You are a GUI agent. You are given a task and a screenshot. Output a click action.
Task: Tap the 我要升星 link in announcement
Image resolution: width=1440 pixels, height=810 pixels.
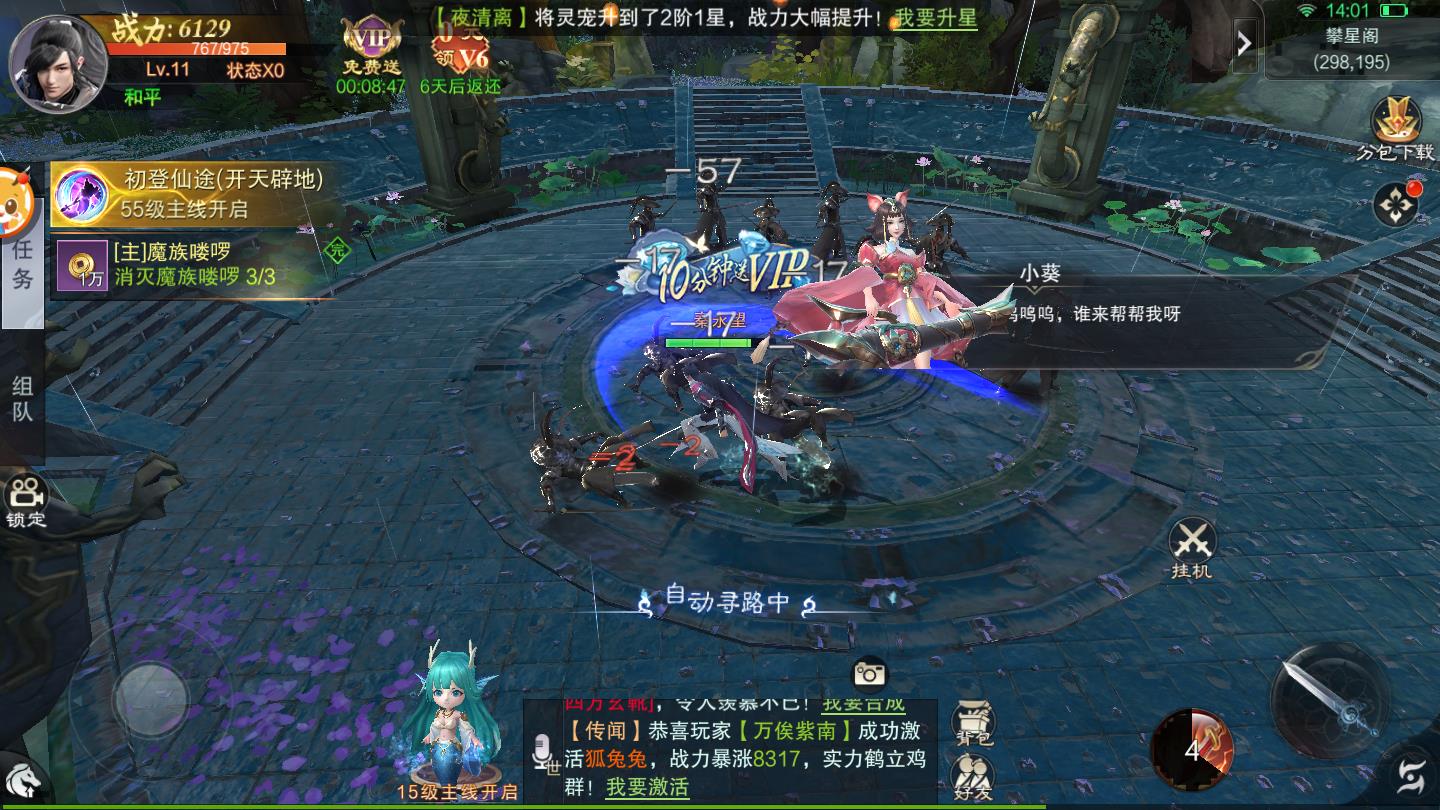pos(936,17)
